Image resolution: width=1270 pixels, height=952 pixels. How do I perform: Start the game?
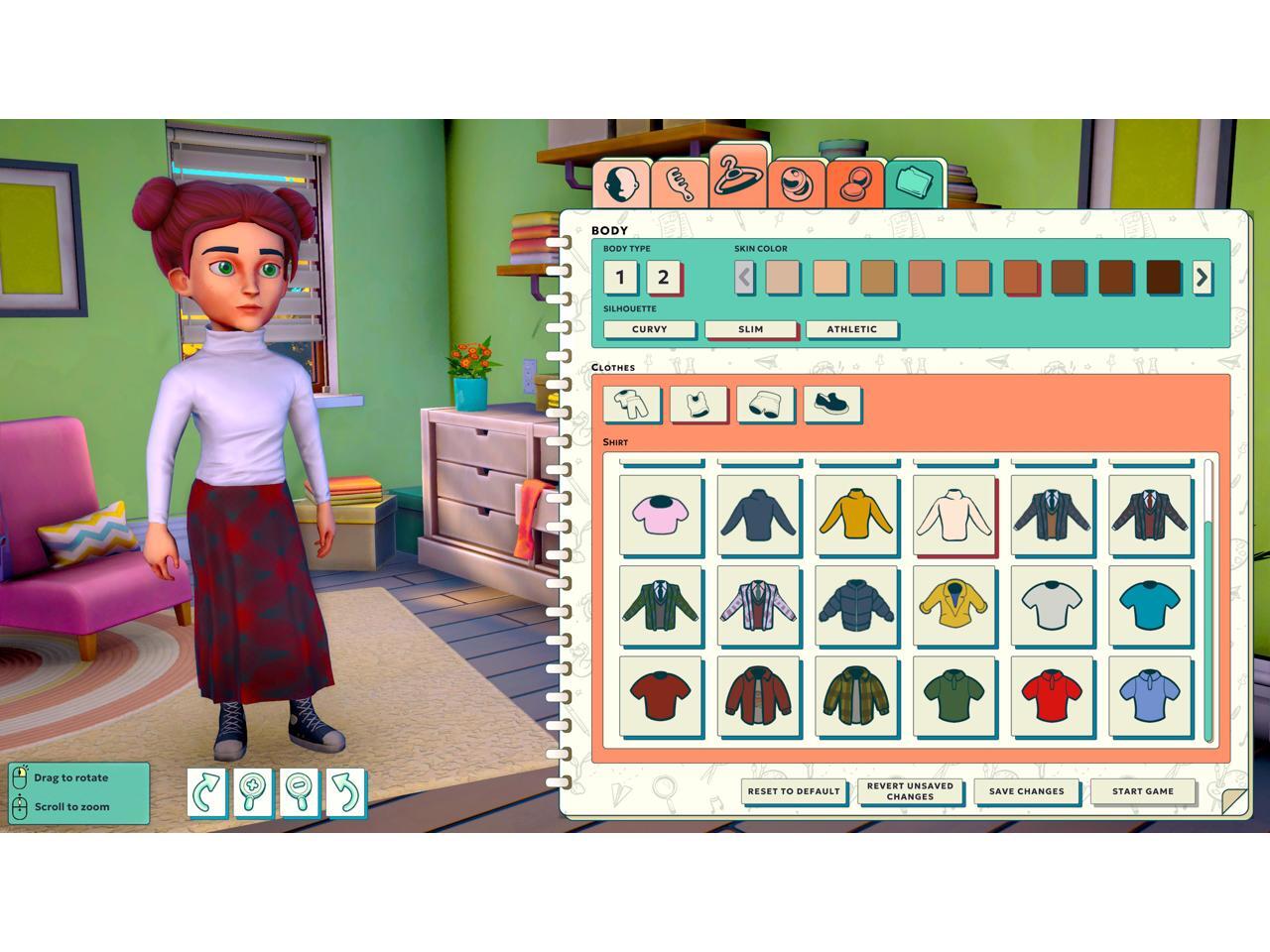(x=1142, y=791)
